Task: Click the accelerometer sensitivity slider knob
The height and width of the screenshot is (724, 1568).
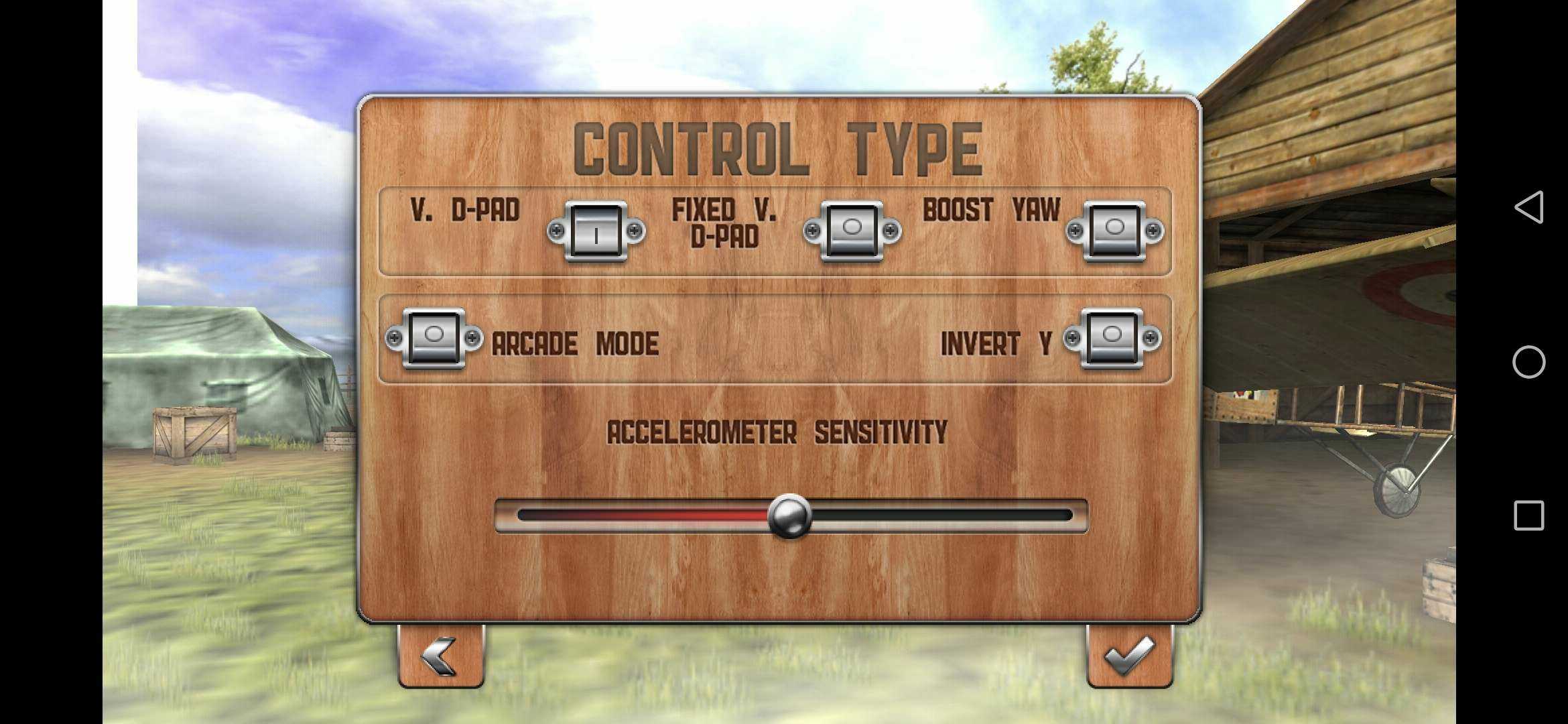Action: click(x=789, y=516)
